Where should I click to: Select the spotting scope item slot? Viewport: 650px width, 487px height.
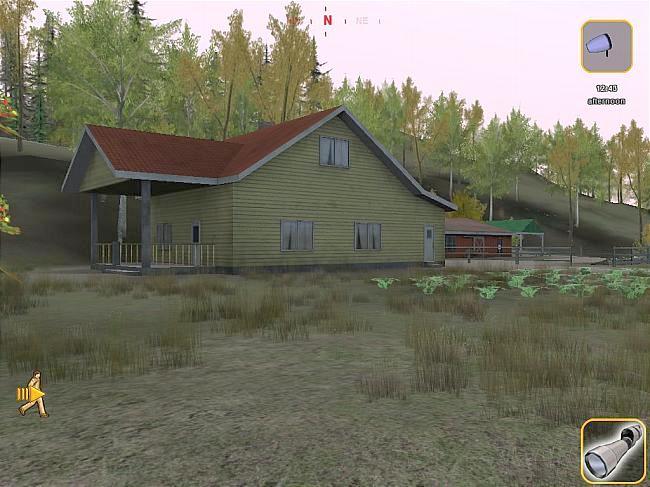(612, 452)
